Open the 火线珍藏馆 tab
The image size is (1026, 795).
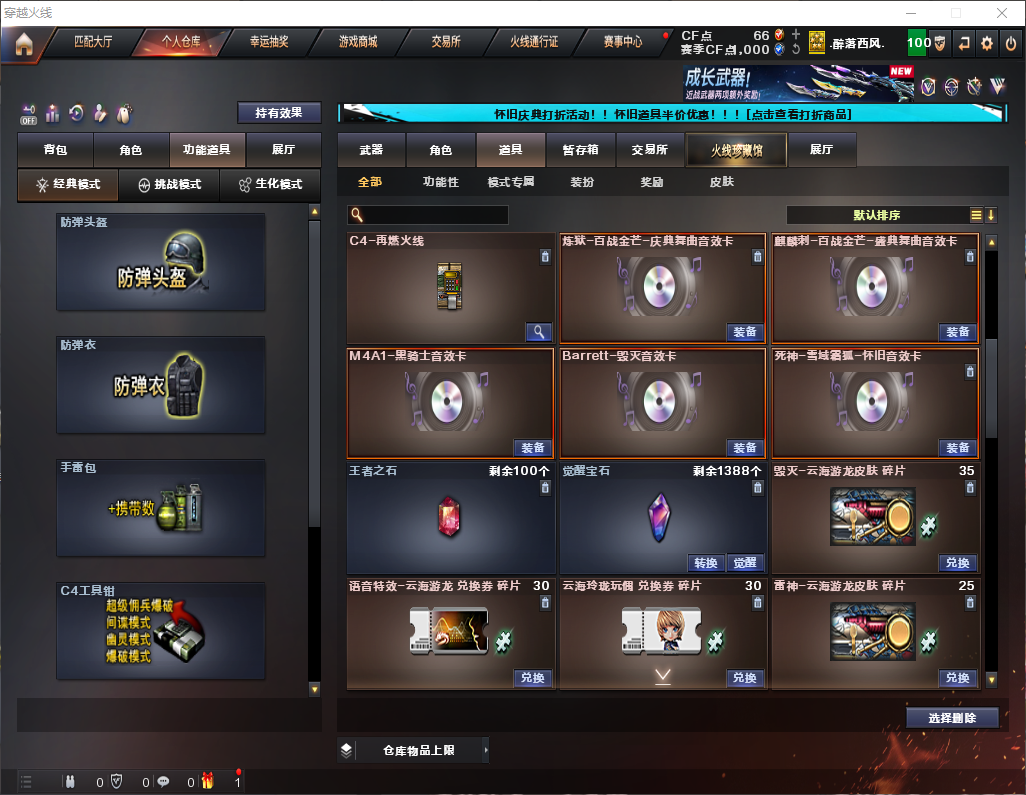tap(736, 150)
